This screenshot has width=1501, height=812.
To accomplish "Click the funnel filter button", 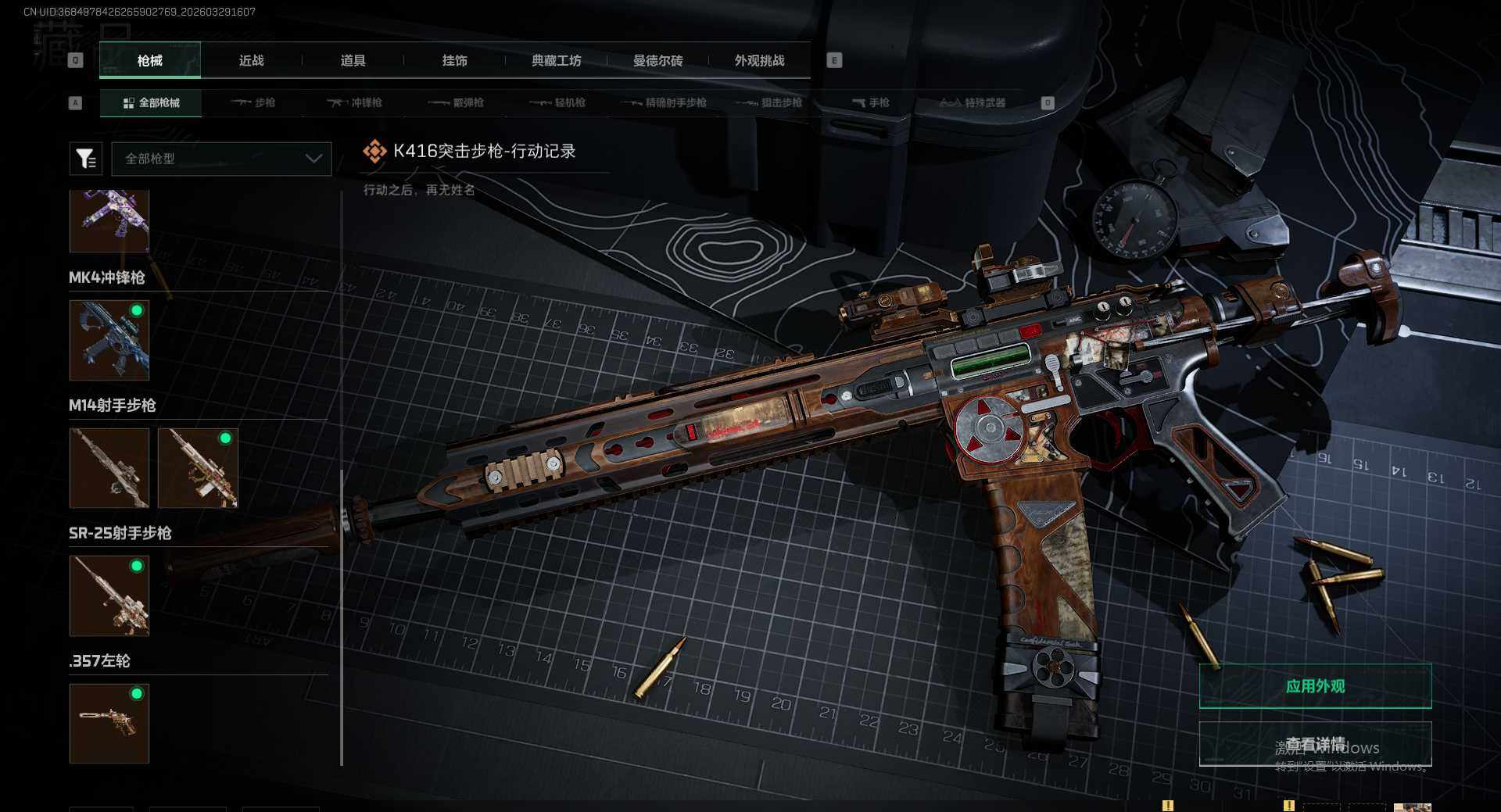I will pyautogui.click(x=86, y=159).
